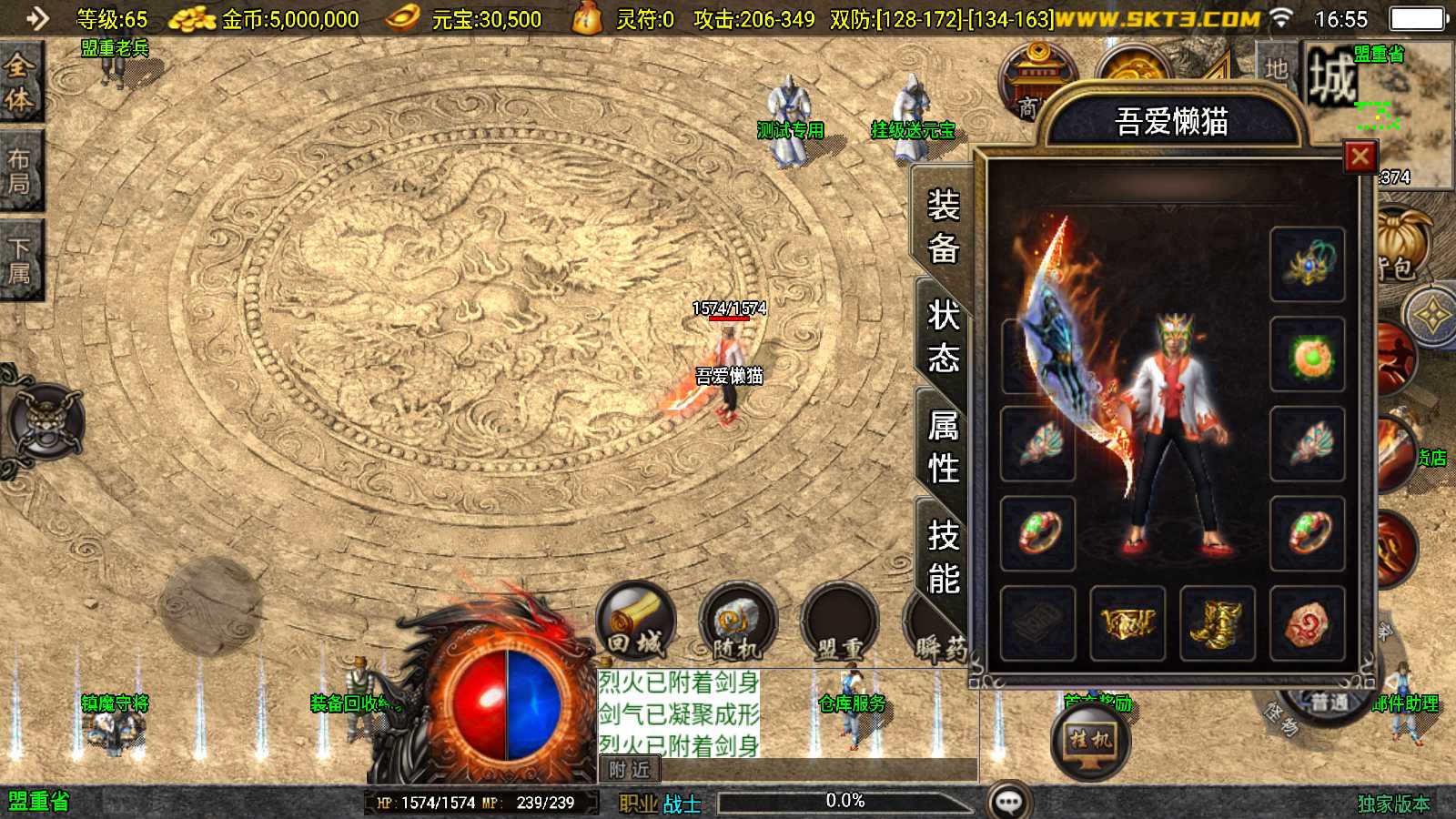Use the 回城 town return scroll

tap(636, 622)
